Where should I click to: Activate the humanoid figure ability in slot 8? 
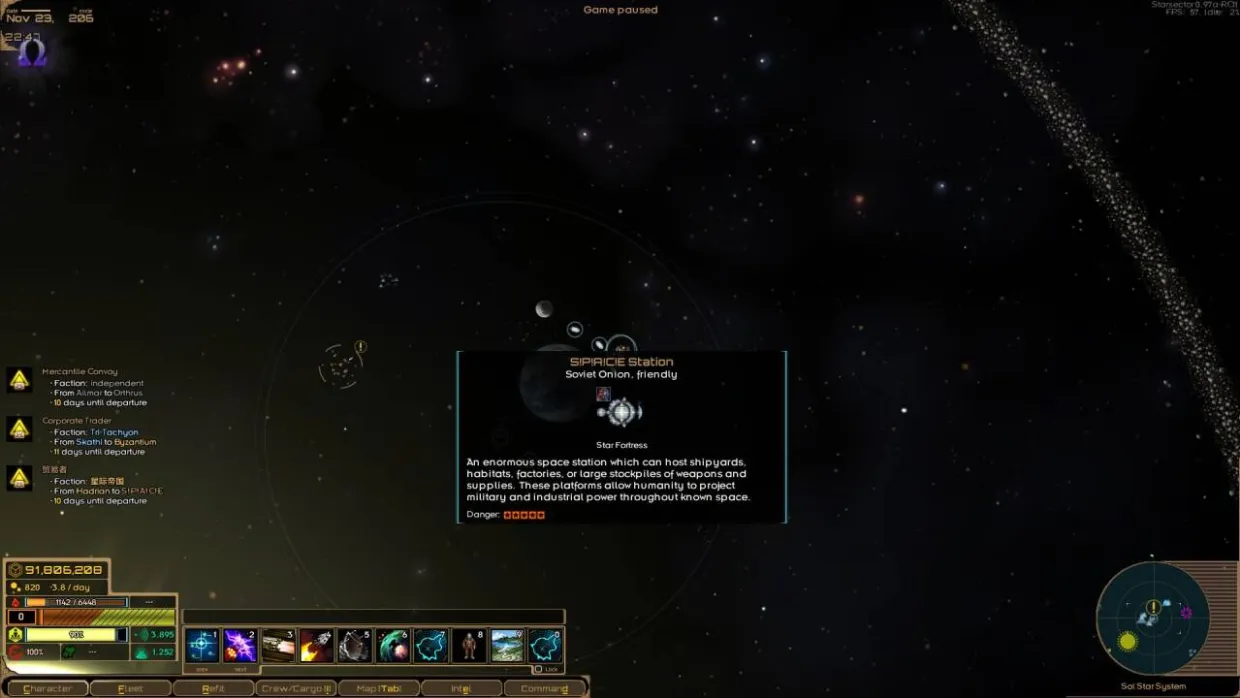[x=469, y=646]
